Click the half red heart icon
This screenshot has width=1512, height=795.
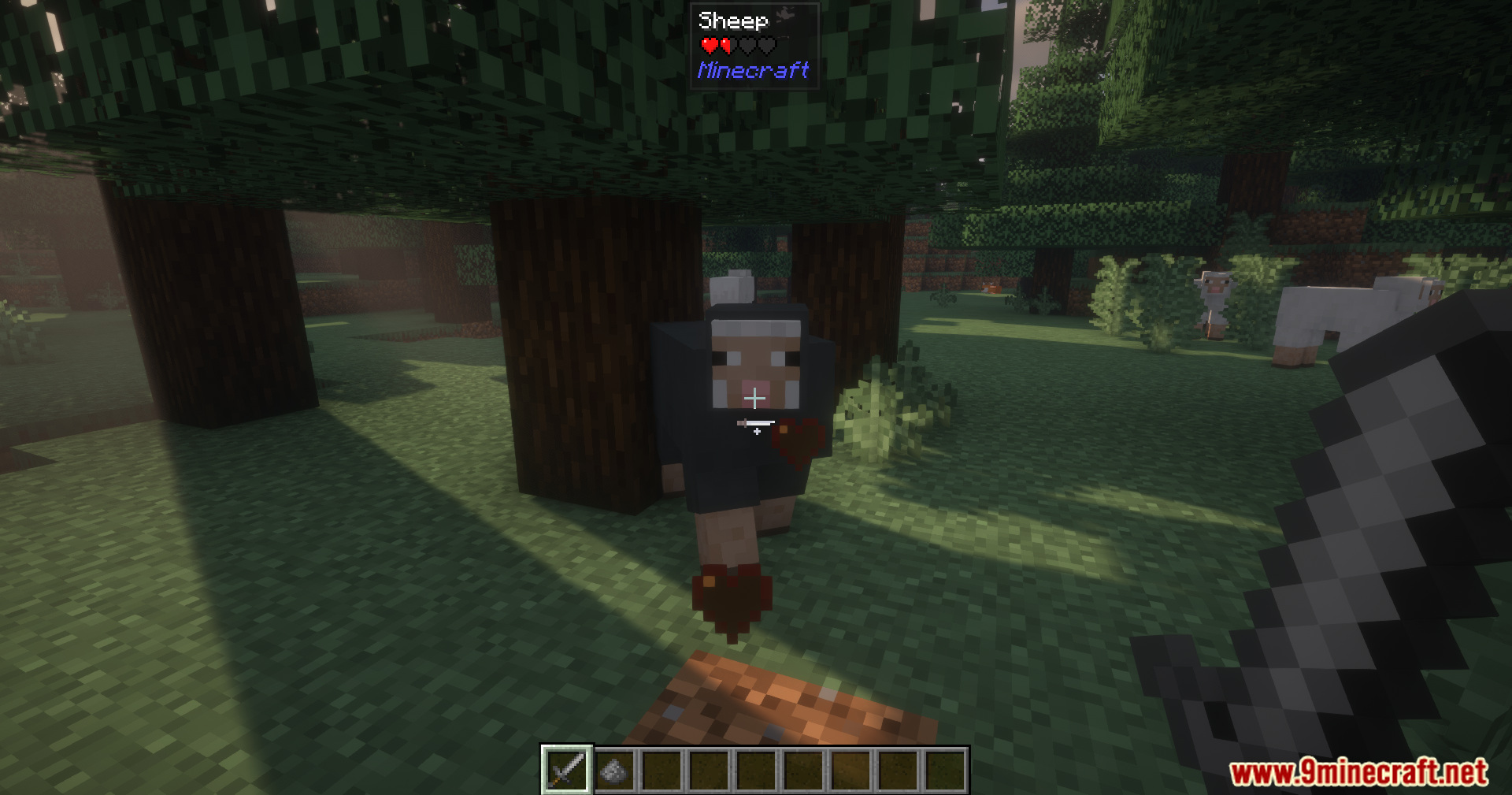pos(725,45)
